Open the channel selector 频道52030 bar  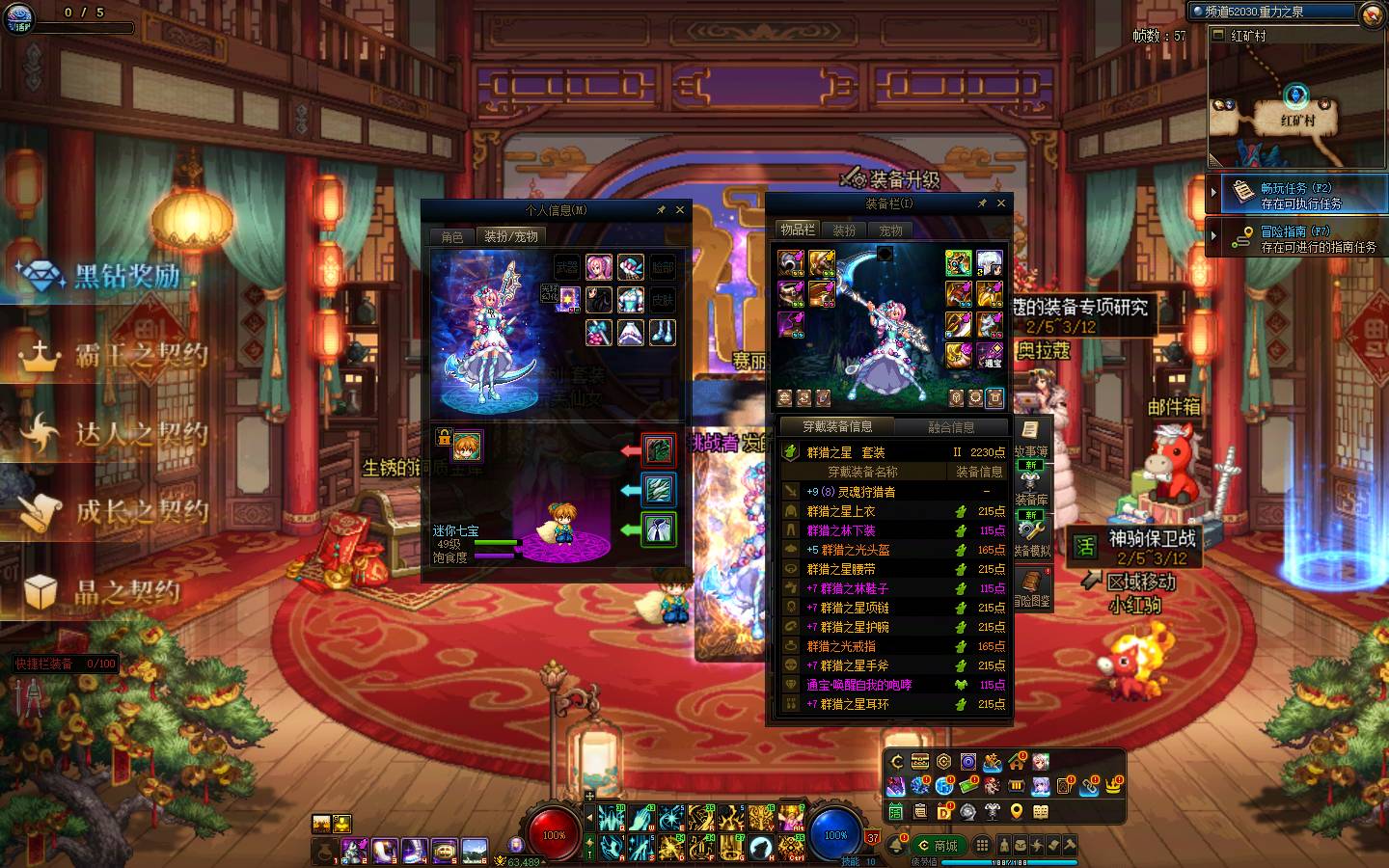point(1273,12)
